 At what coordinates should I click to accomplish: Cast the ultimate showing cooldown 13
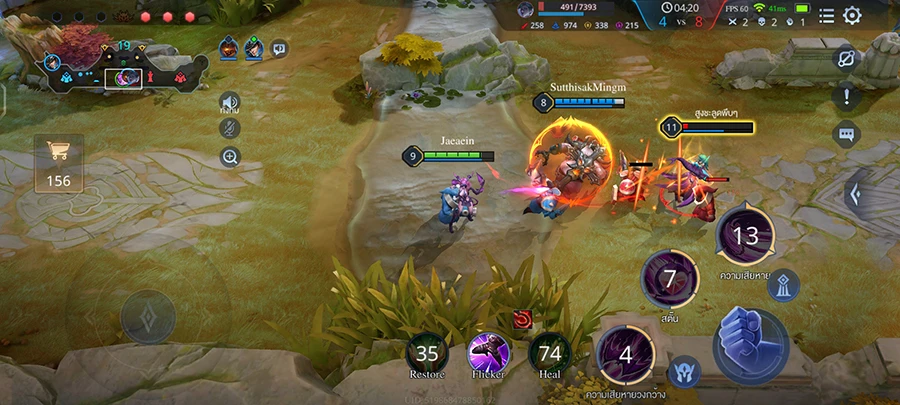point(745,236)
